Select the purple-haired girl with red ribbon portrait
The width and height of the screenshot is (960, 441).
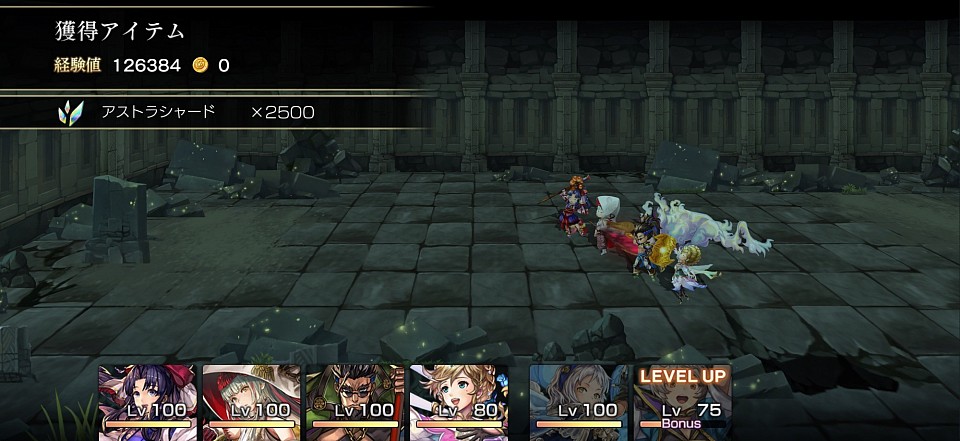[147, 397]
